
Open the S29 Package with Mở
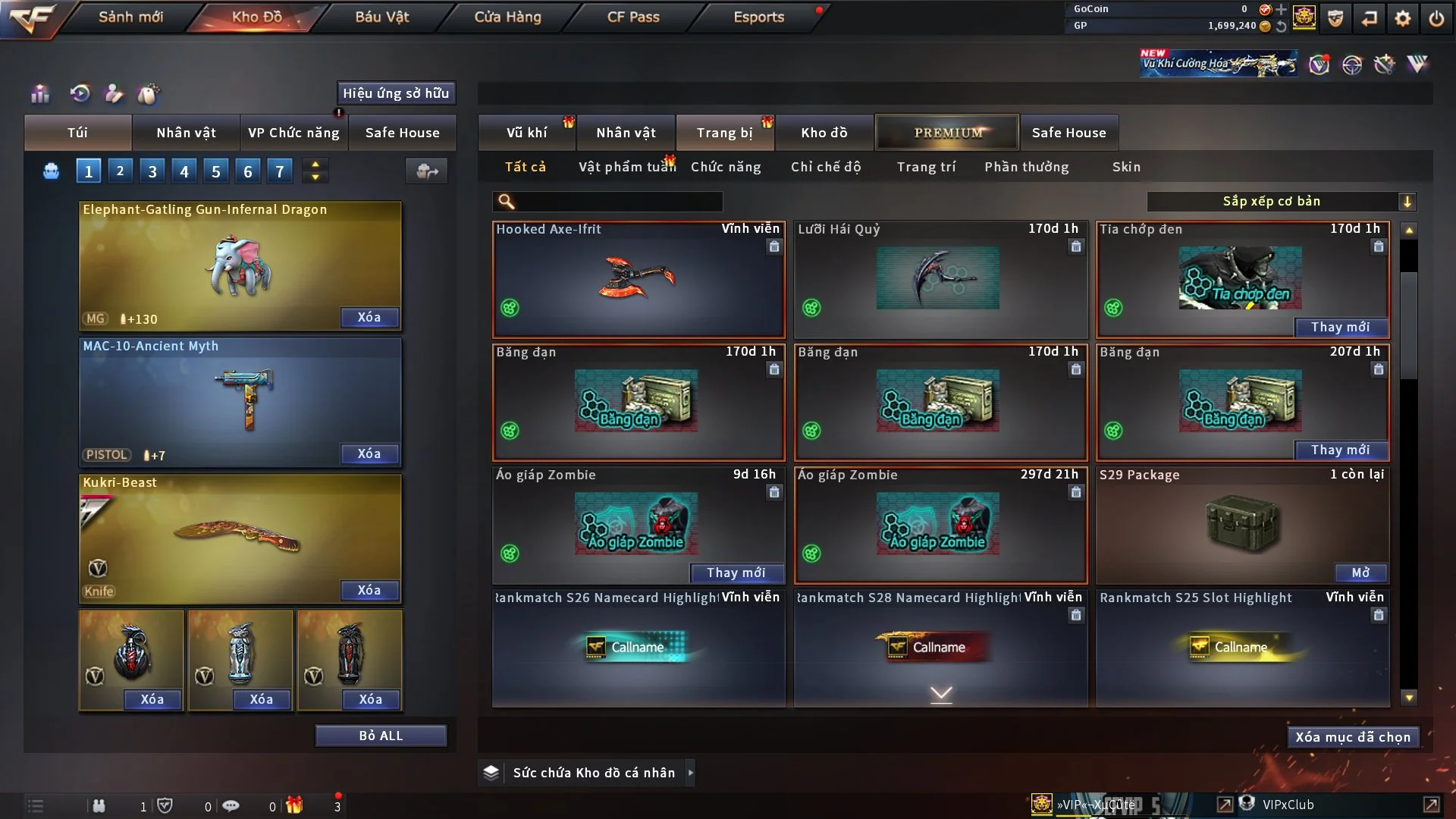(x=1360, y=573)
